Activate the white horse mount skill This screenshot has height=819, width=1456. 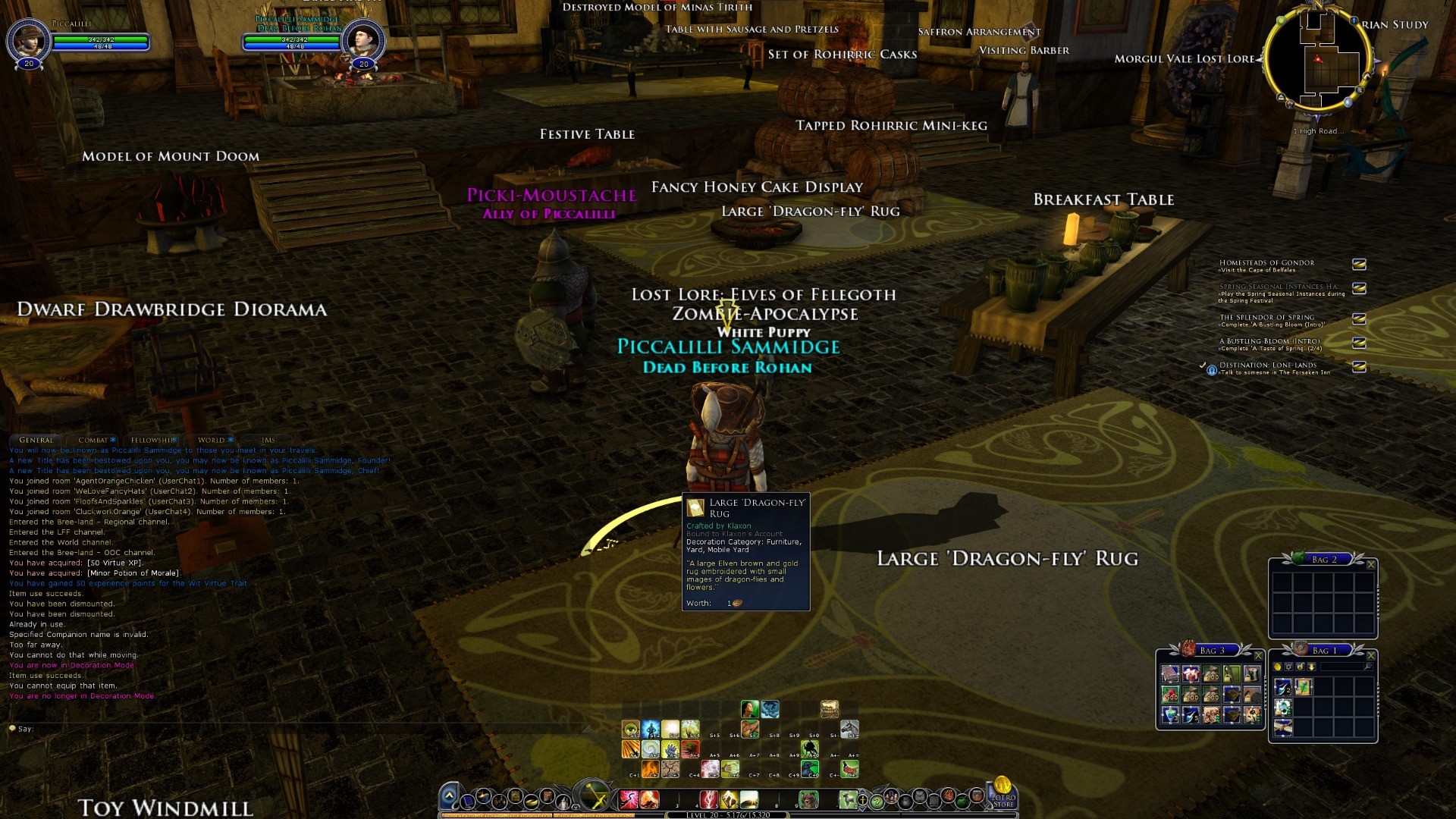pos(849,730)
